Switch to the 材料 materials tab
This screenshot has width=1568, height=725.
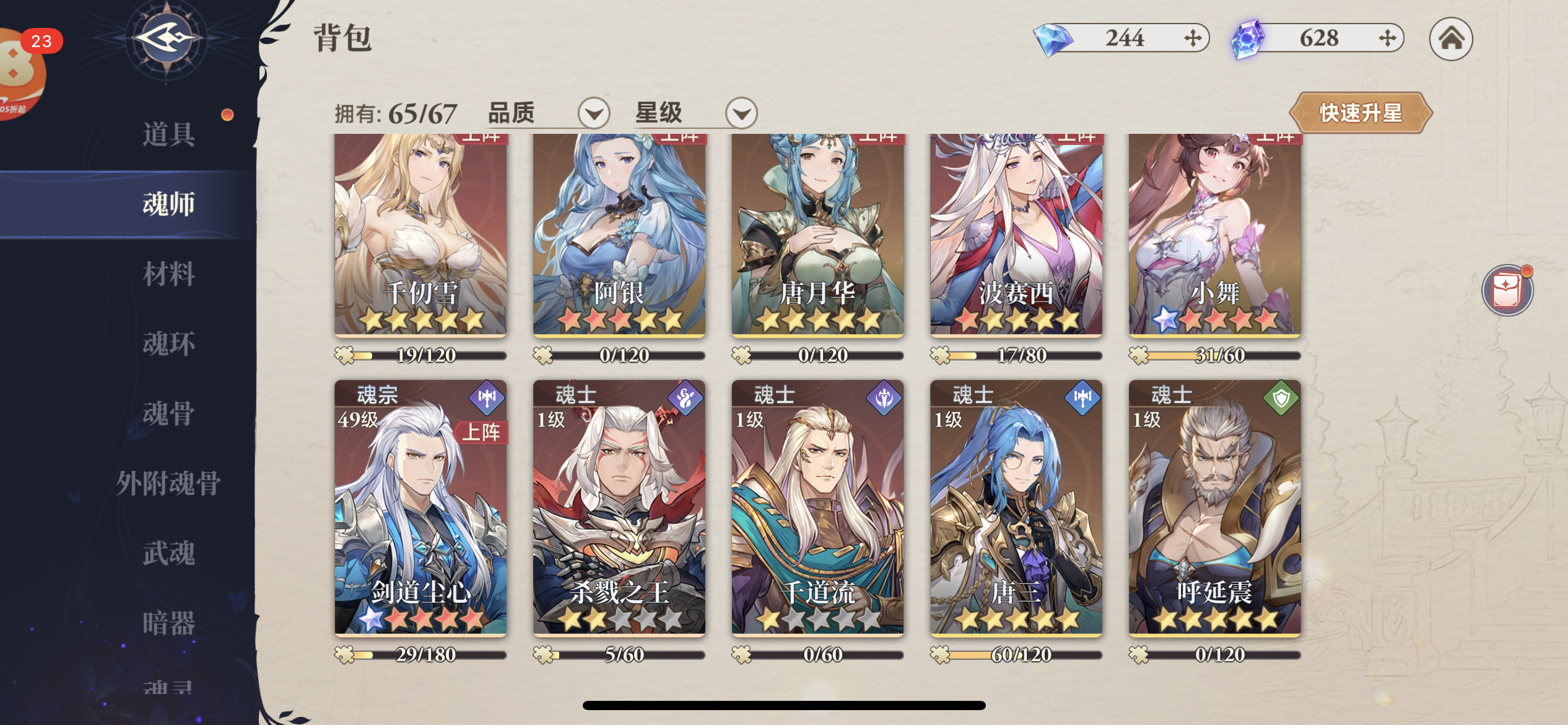168,274
